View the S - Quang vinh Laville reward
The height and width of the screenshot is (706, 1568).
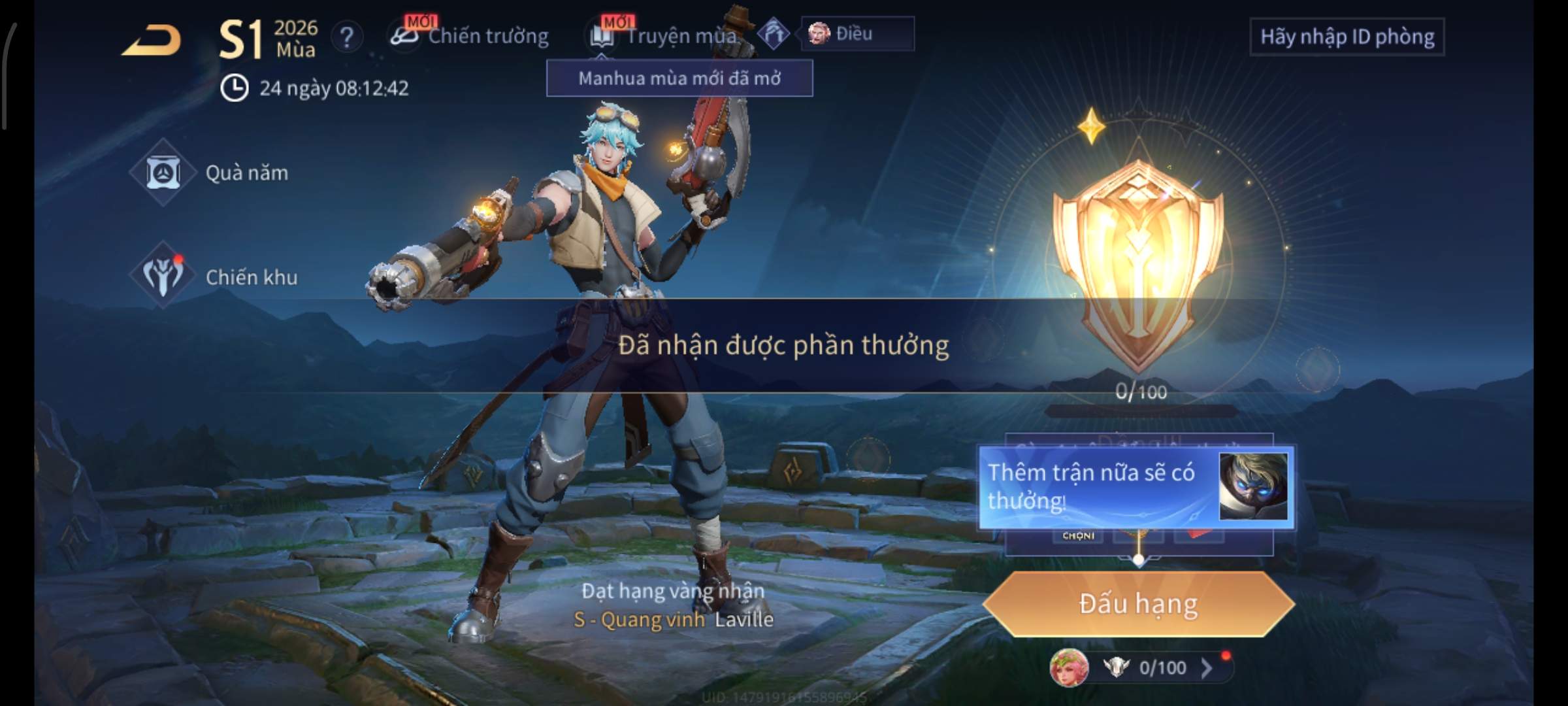point(673,618)
